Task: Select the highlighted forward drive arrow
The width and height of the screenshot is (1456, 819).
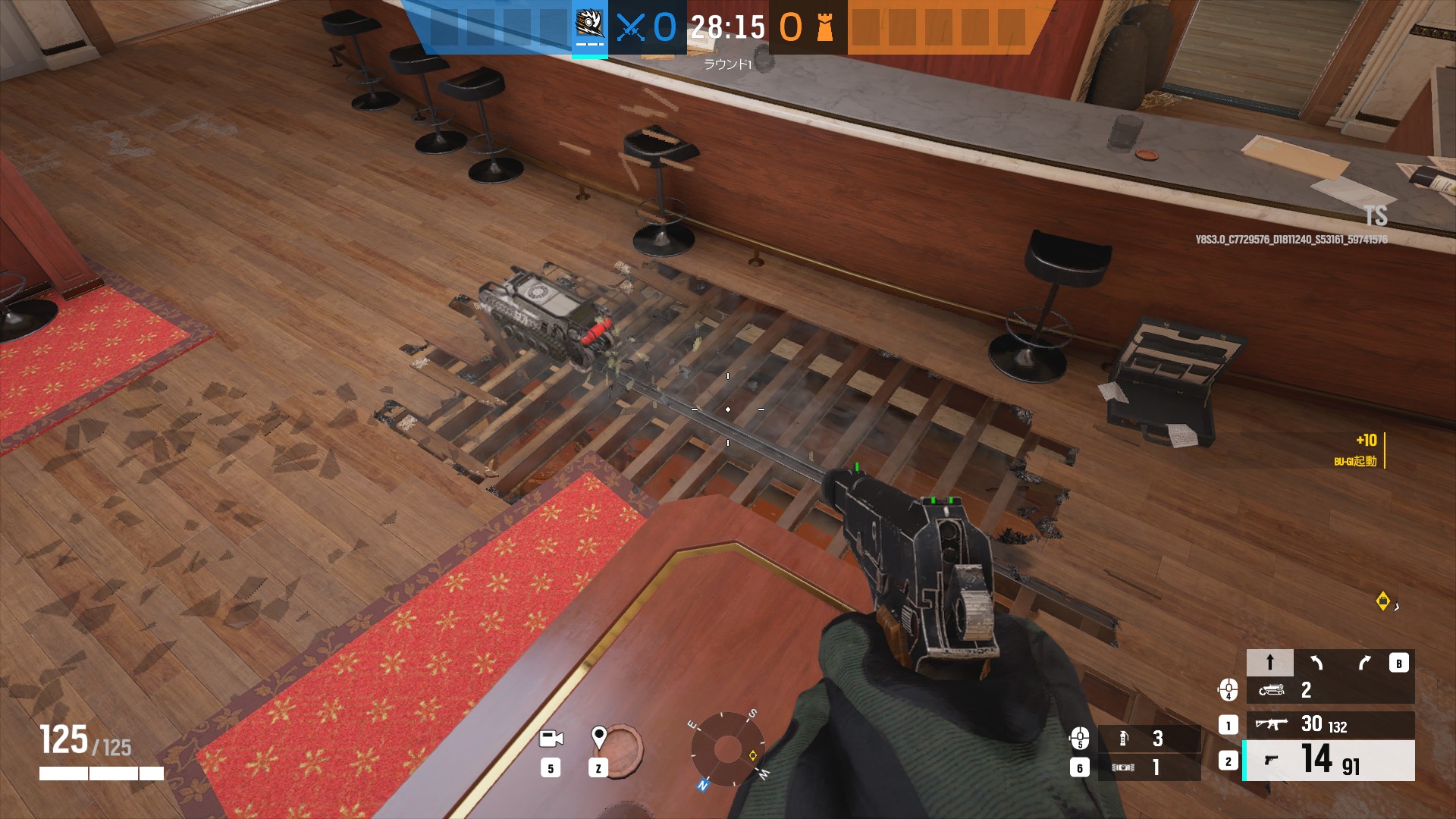Action: coord(1270,661)
